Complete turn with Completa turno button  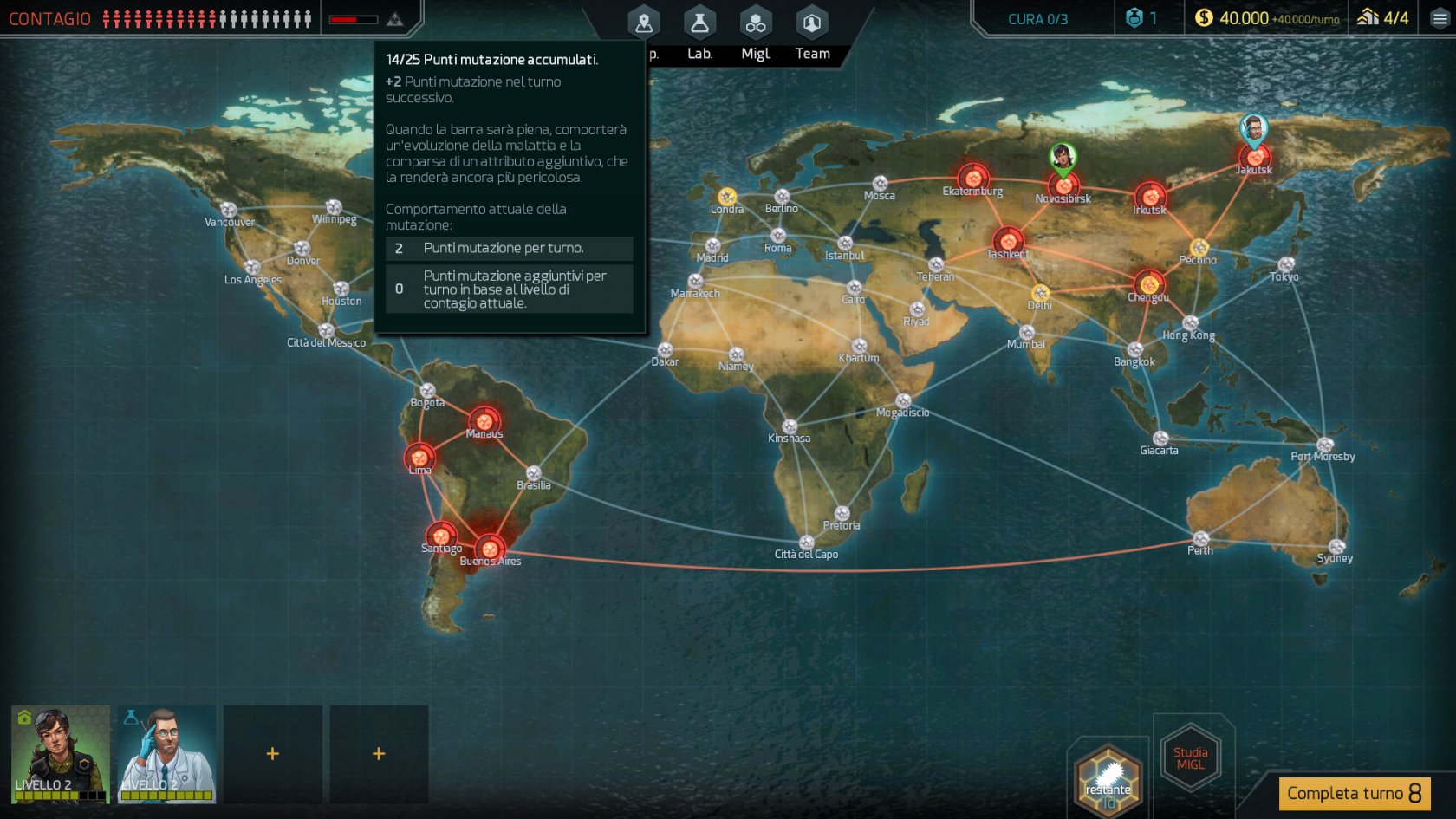click(1354, 793)
